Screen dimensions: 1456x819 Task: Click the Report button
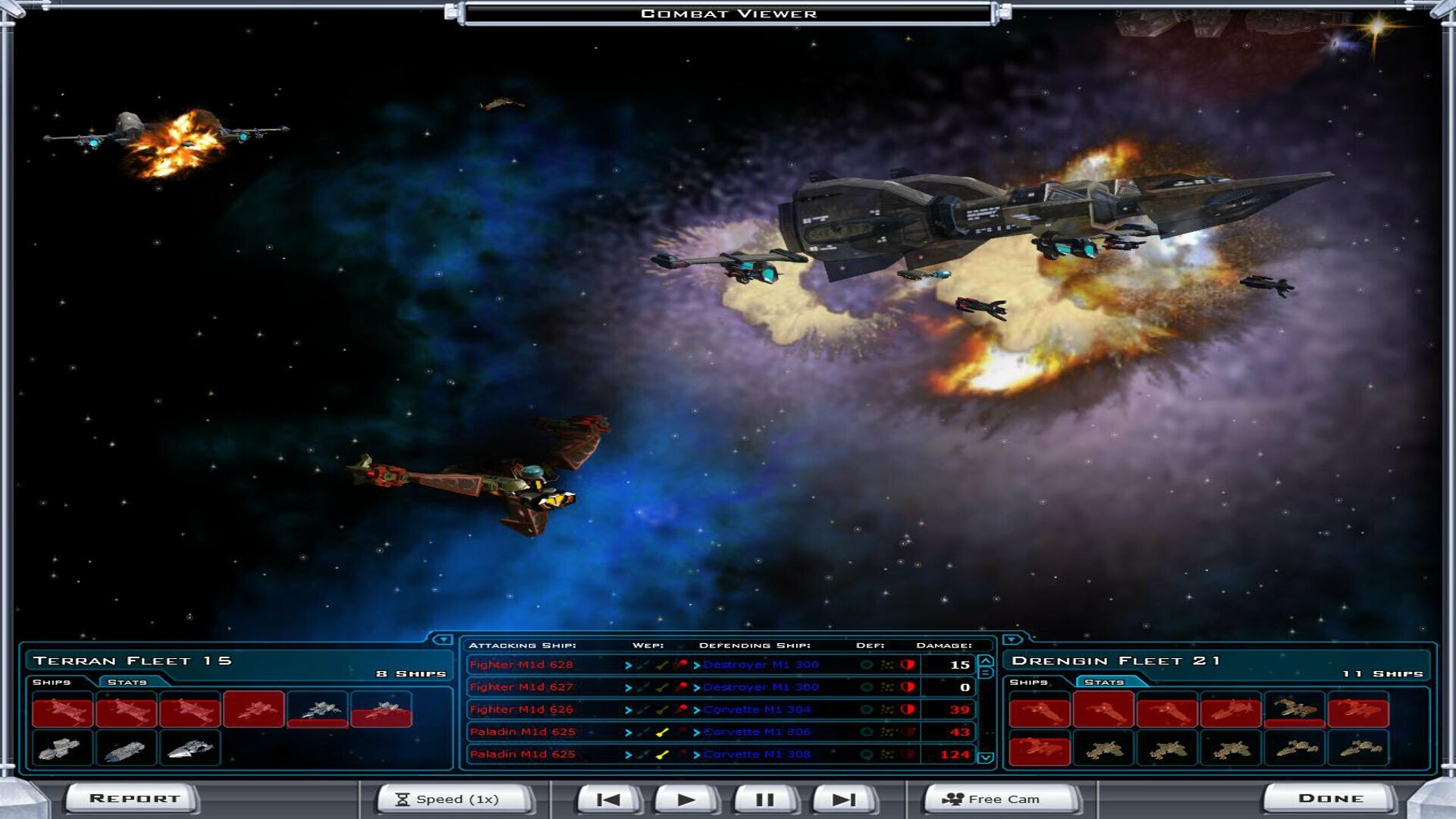coord(133,798)
